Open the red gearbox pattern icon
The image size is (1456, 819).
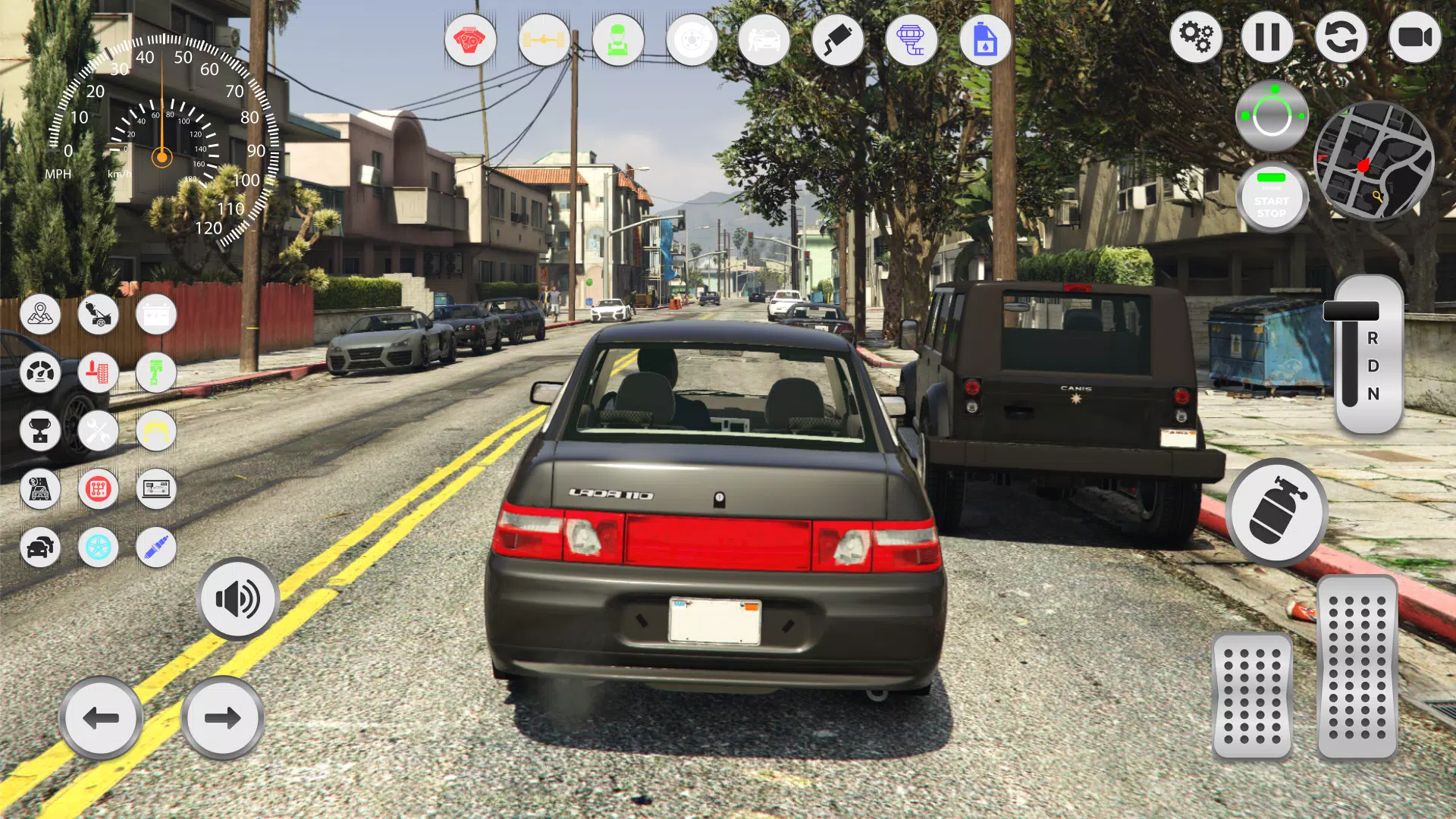[99, 489]
